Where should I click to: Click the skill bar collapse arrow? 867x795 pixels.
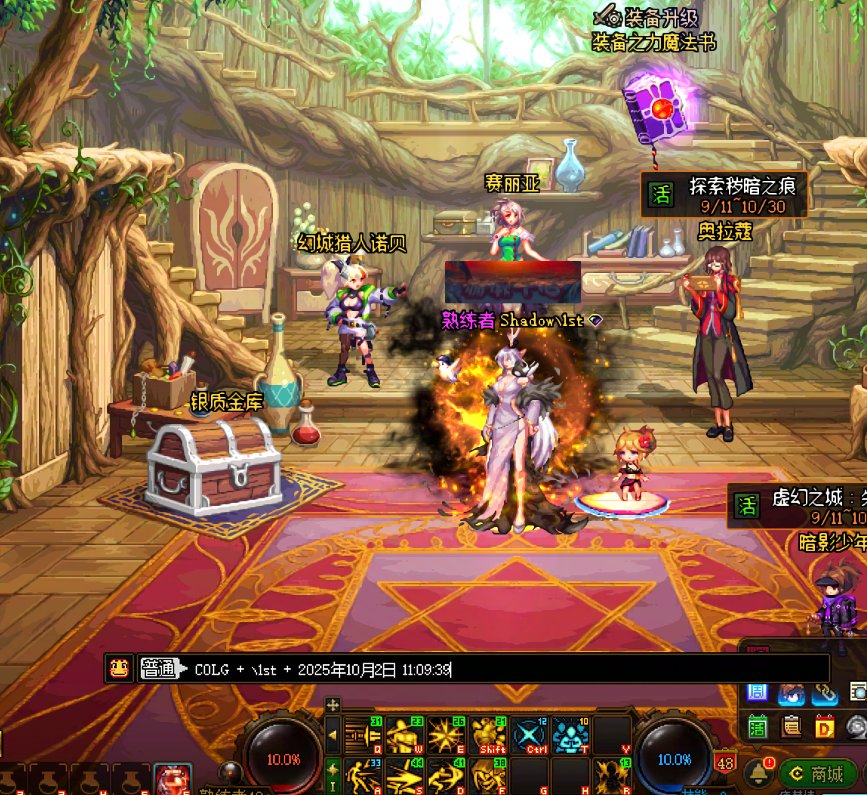click(333, 737)
